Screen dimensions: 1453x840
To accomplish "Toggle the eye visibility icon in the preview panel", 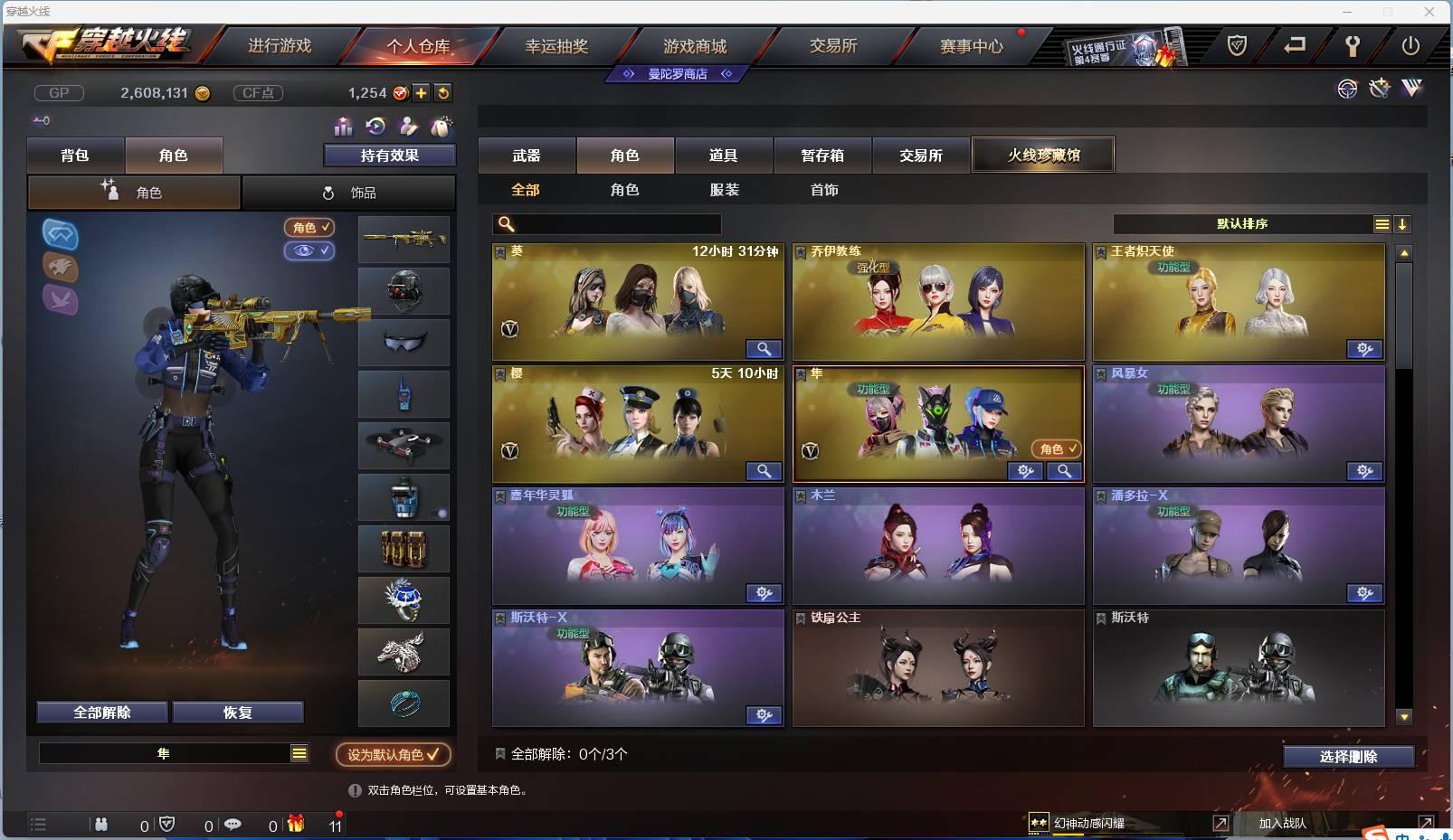I will (310, 251).
